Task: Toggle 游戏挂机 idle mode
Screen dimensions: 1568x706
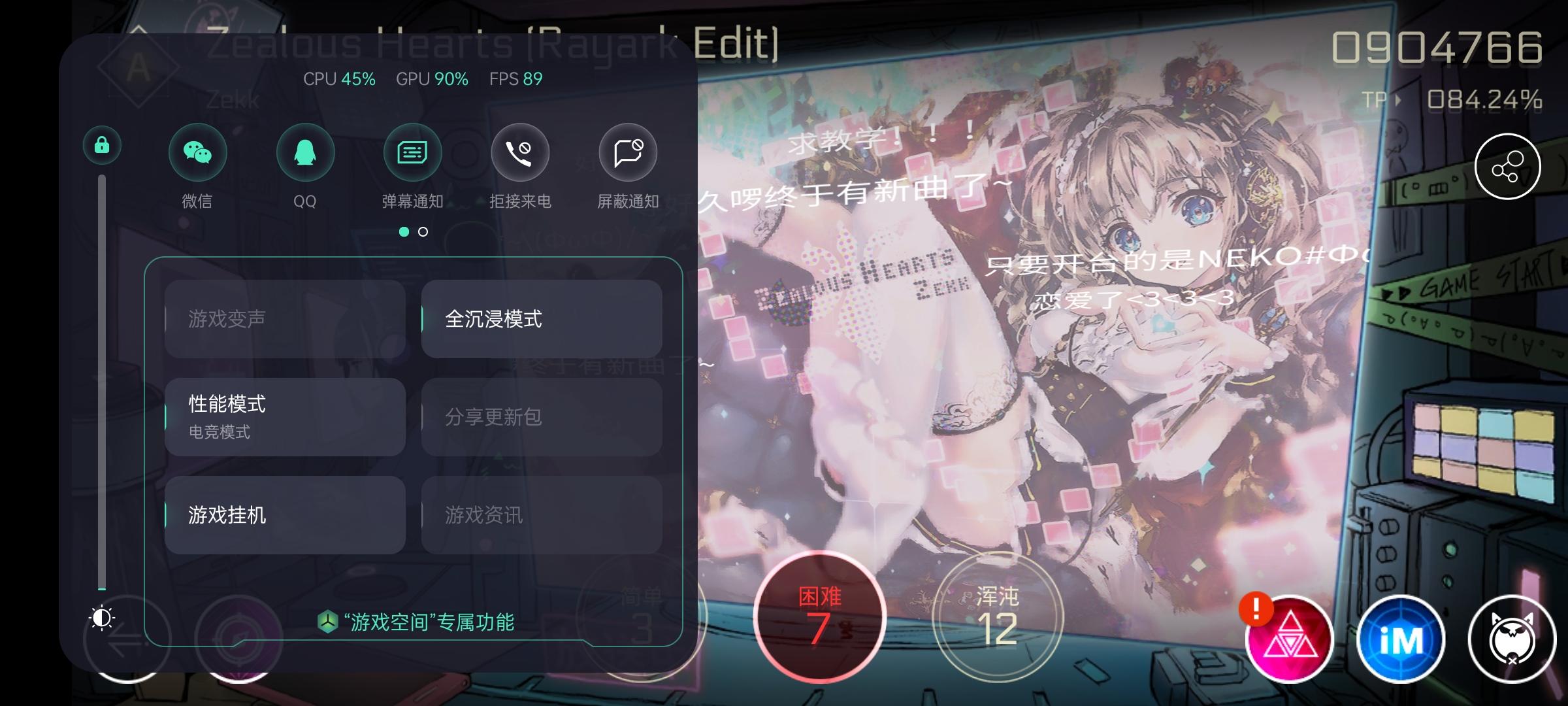Action: click(x=284, y=515)
